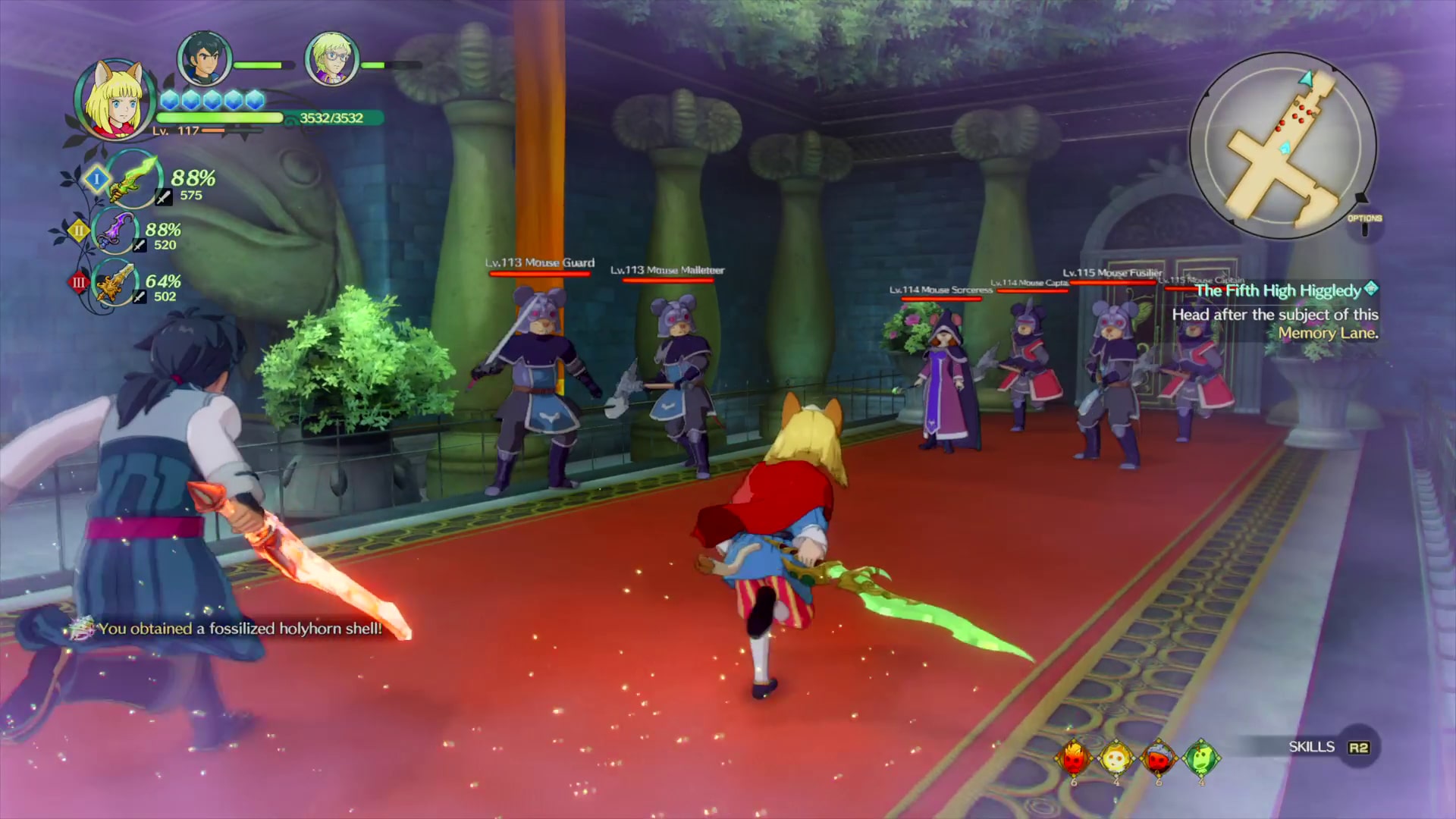Select the purple dagger weapon in slot II
The width and height of the screenshot is (1456, 819).
[115, 231]
